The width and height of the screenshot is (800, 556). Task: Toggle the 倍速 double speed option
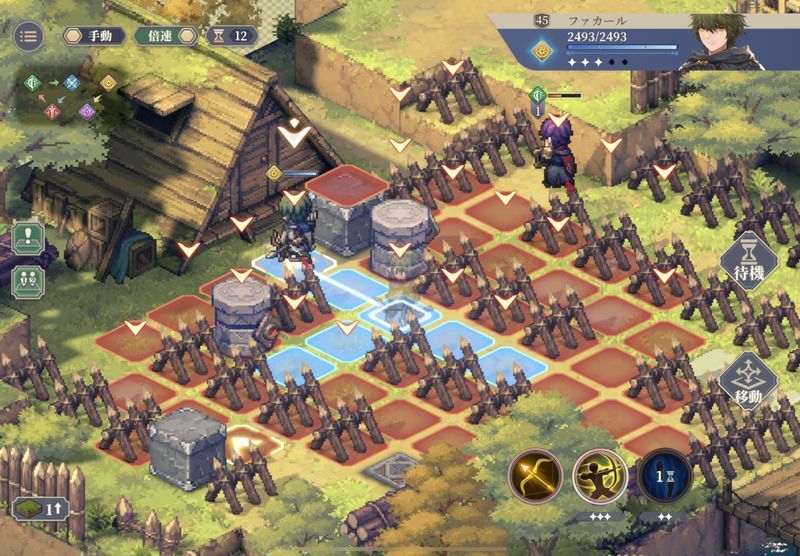point(160,36)
